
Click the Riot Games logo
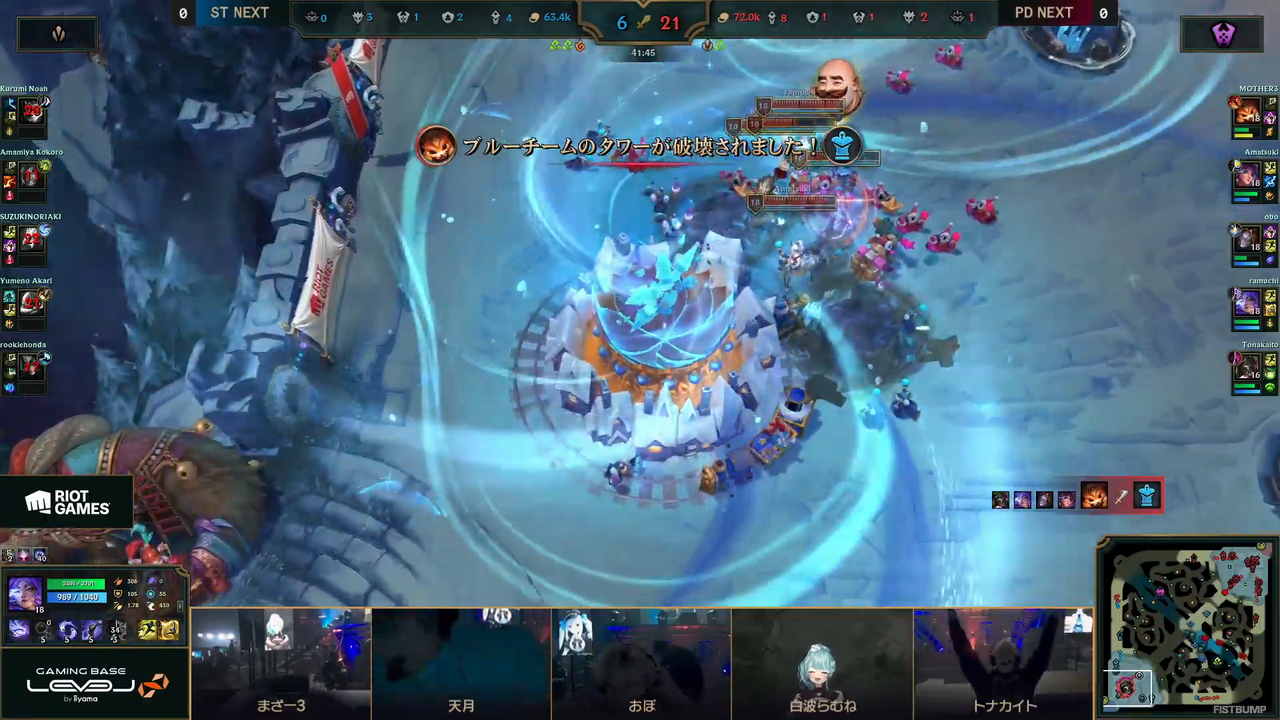(70, 503)
